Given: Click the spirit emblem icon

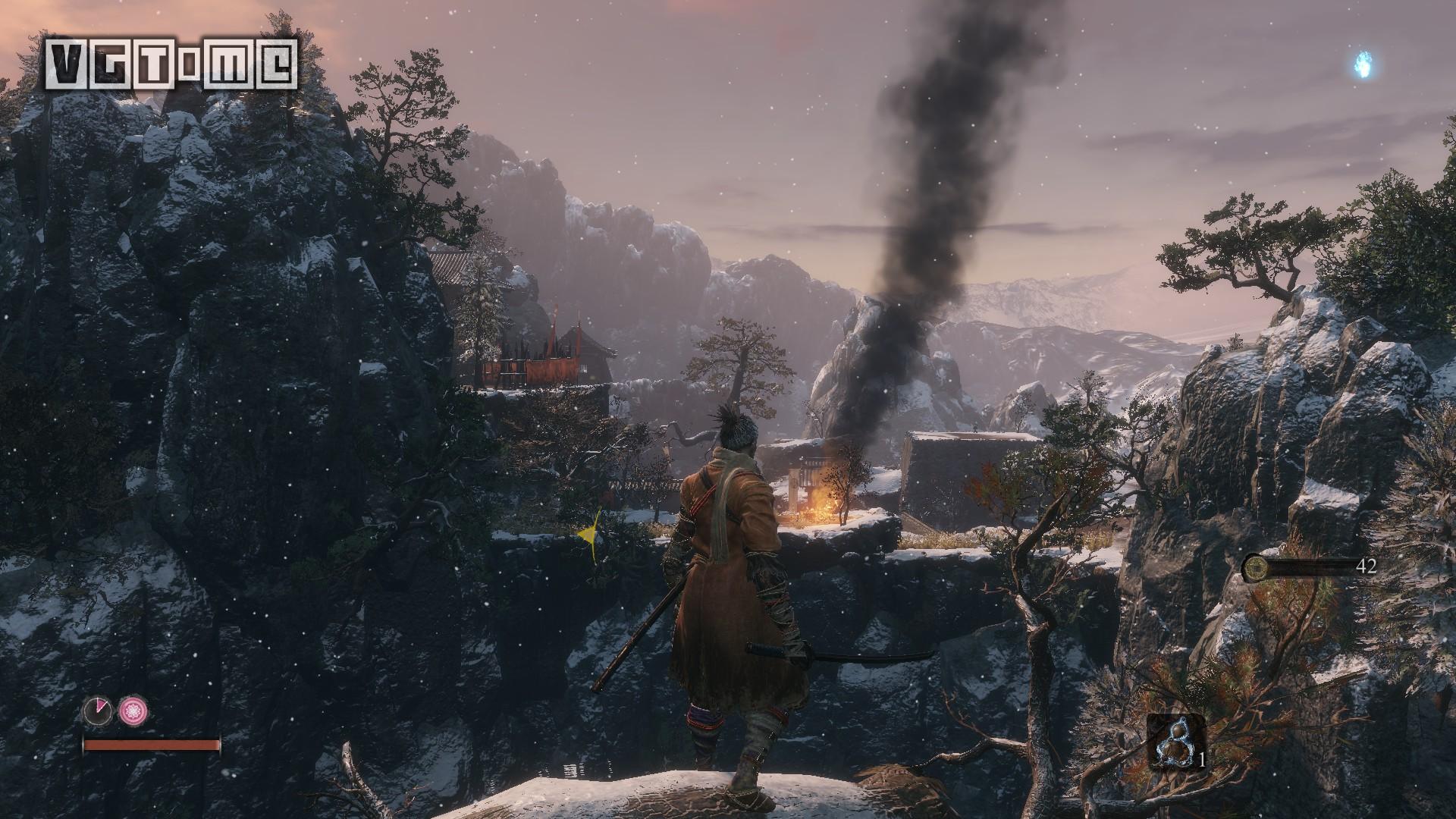Looking at the screenshot, I should click(1256, 566).
